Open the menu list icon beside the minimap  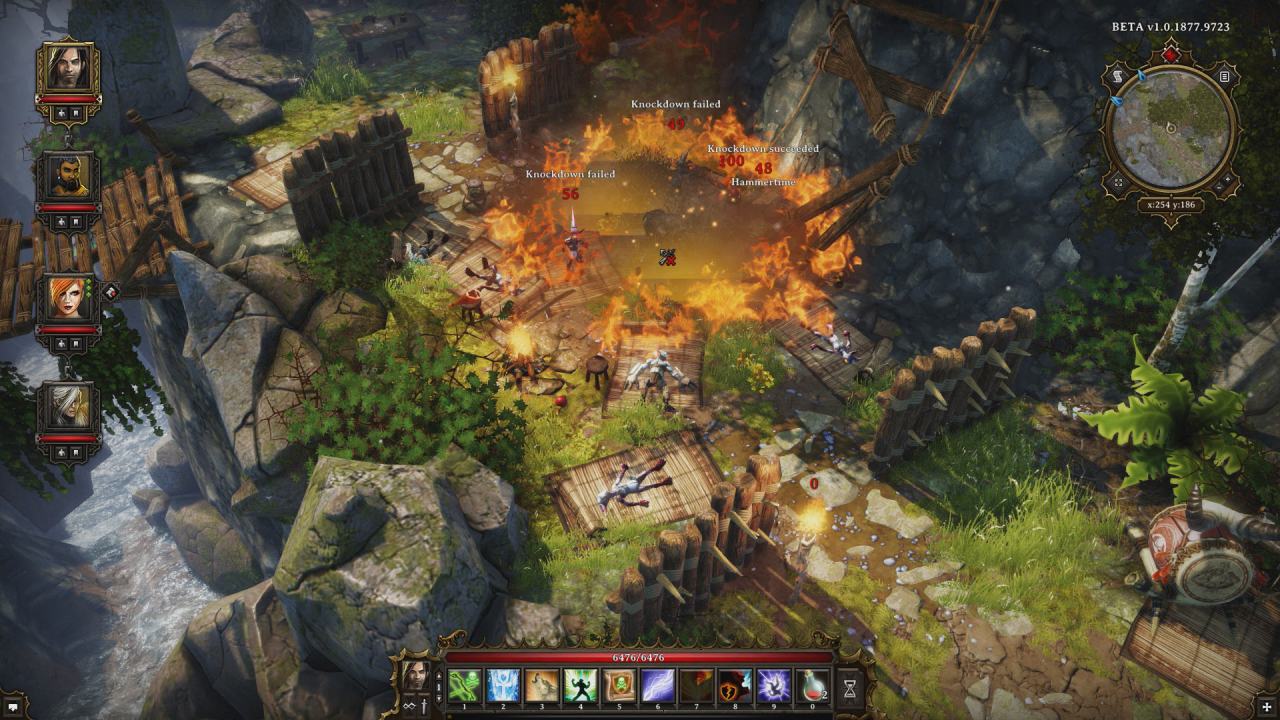coord(1224,77)
